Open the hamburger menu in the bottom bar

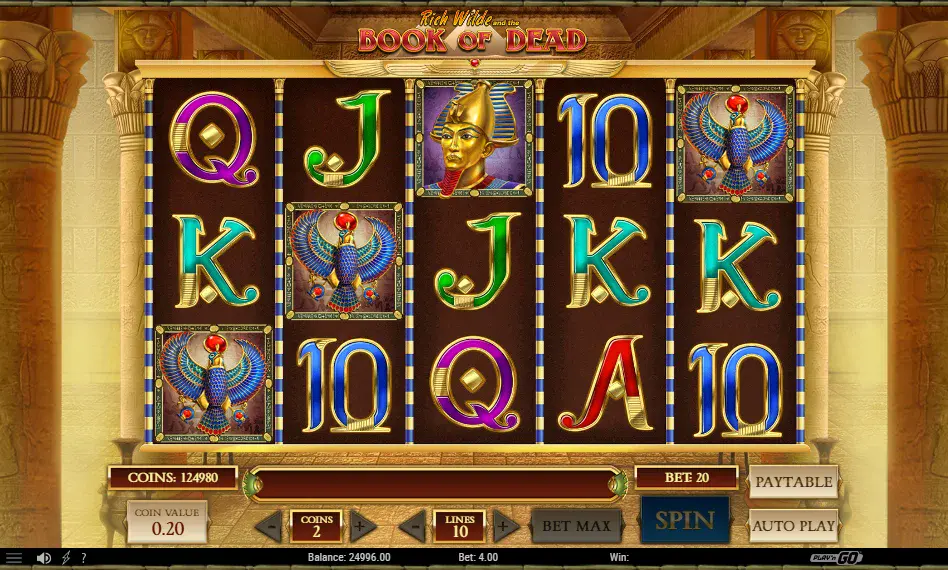[x=14, y=558]
